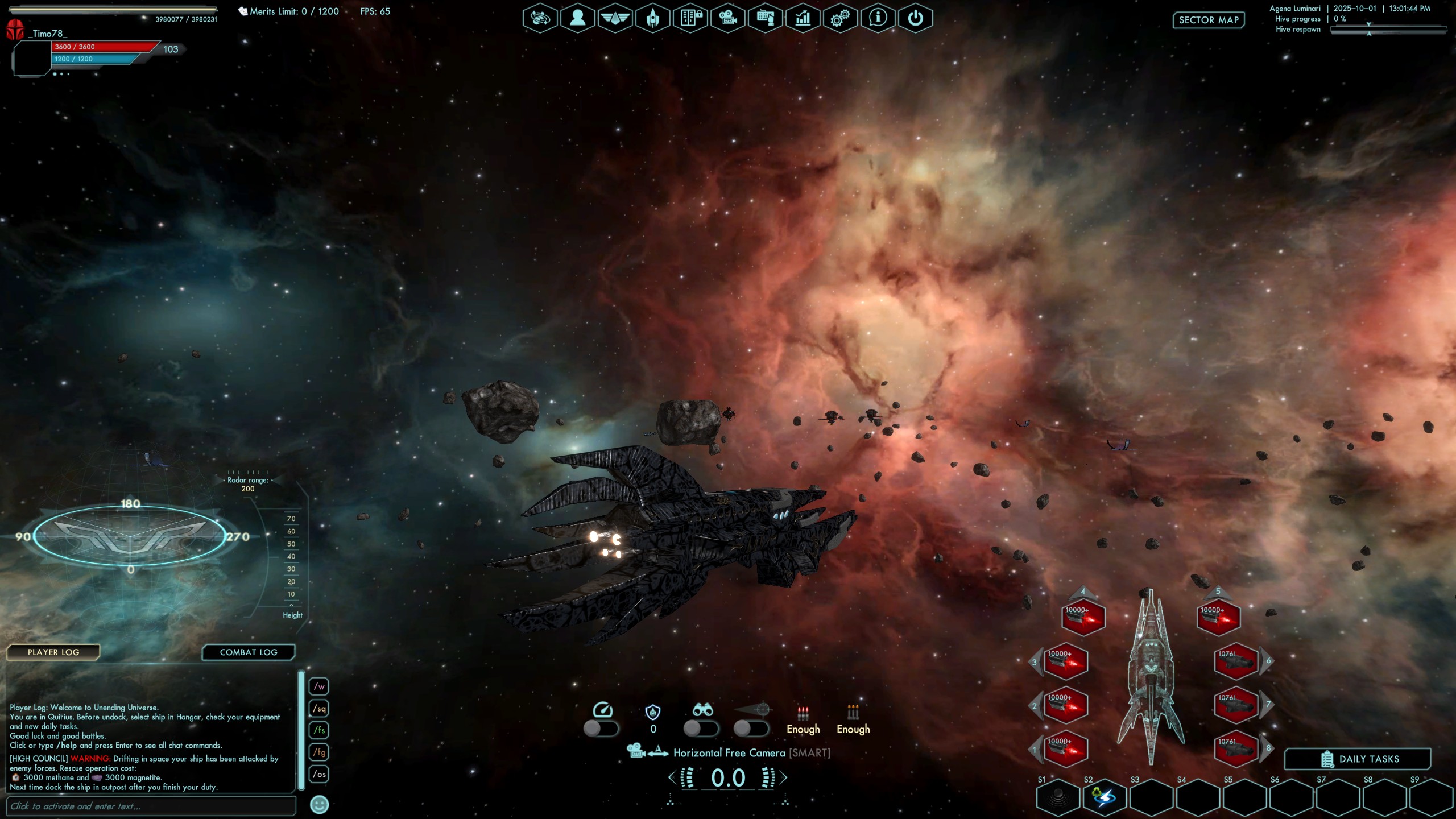Open the Daily Tasks panel
Viewport: 1456px width, 819px height.
tap(1358, 759)
